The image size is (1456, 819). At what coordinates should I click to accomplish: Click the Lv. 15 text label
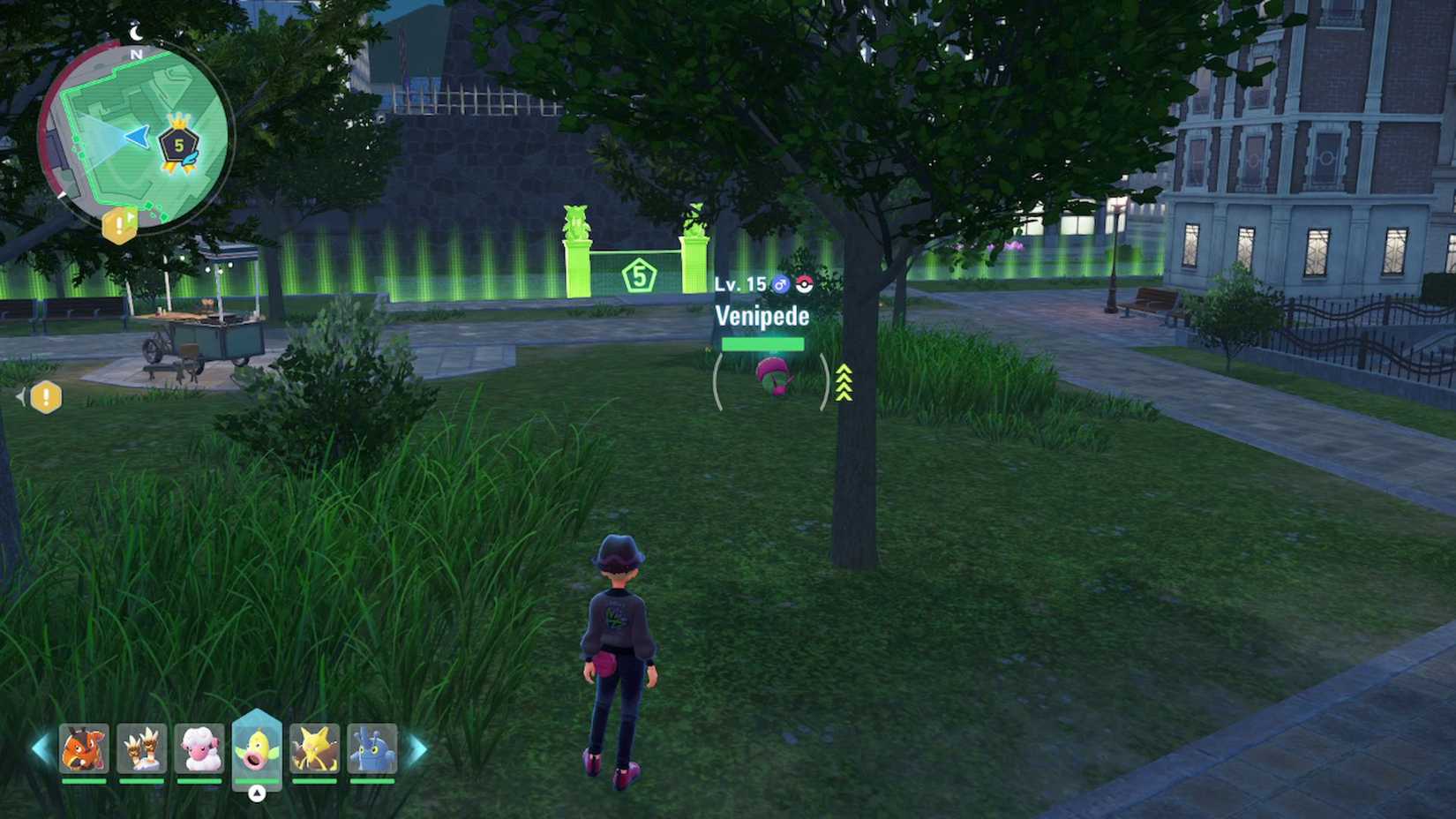point(739,283)
